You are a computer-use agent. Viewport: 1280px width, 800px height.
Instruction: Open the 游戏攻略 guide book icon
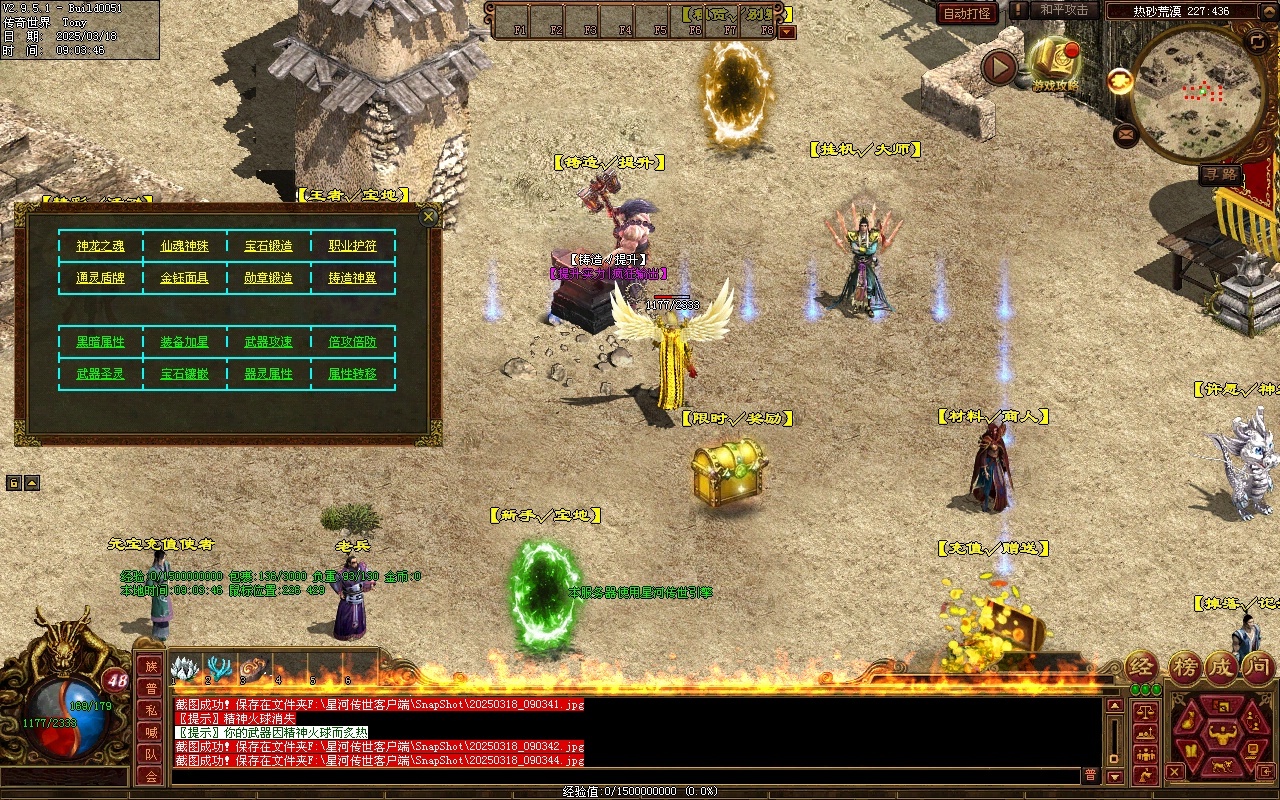coord(1056,62)
